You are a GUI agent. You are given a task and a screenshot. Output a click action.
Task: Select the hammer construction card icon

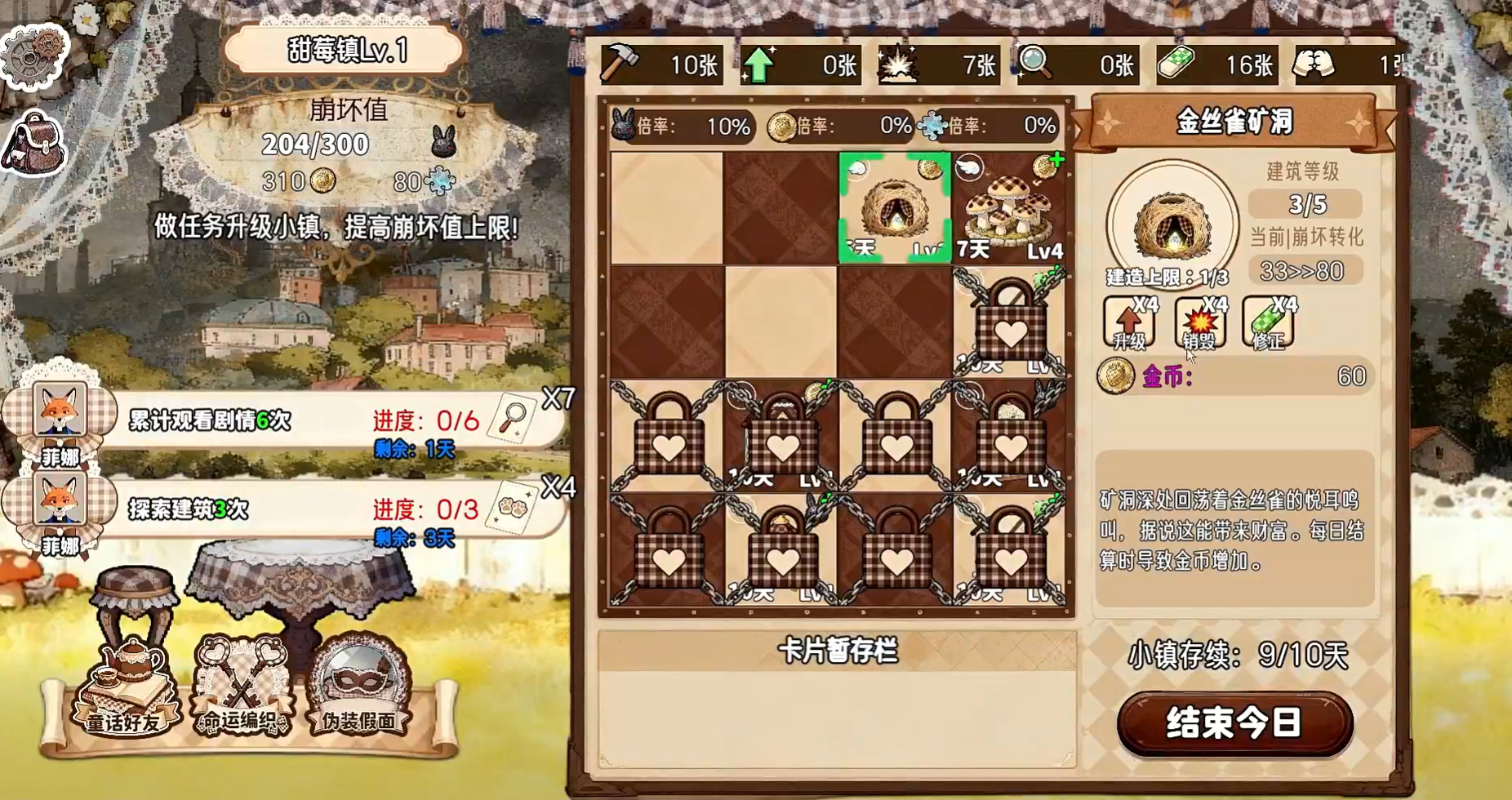[622, 64]
